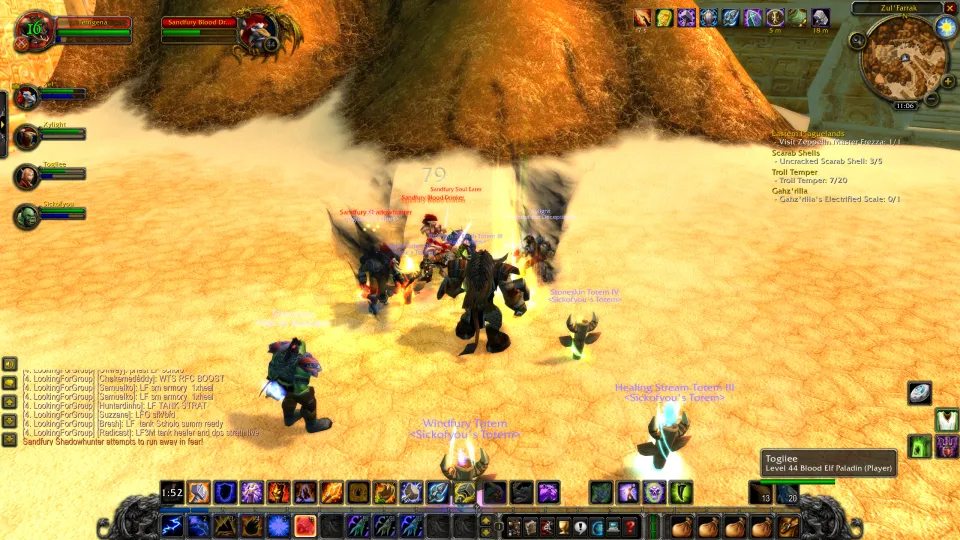This screenshot has height=540, width=960.
Task: Close the minimap with the X button
Action: pyautogui.click(x=950, y=8)
